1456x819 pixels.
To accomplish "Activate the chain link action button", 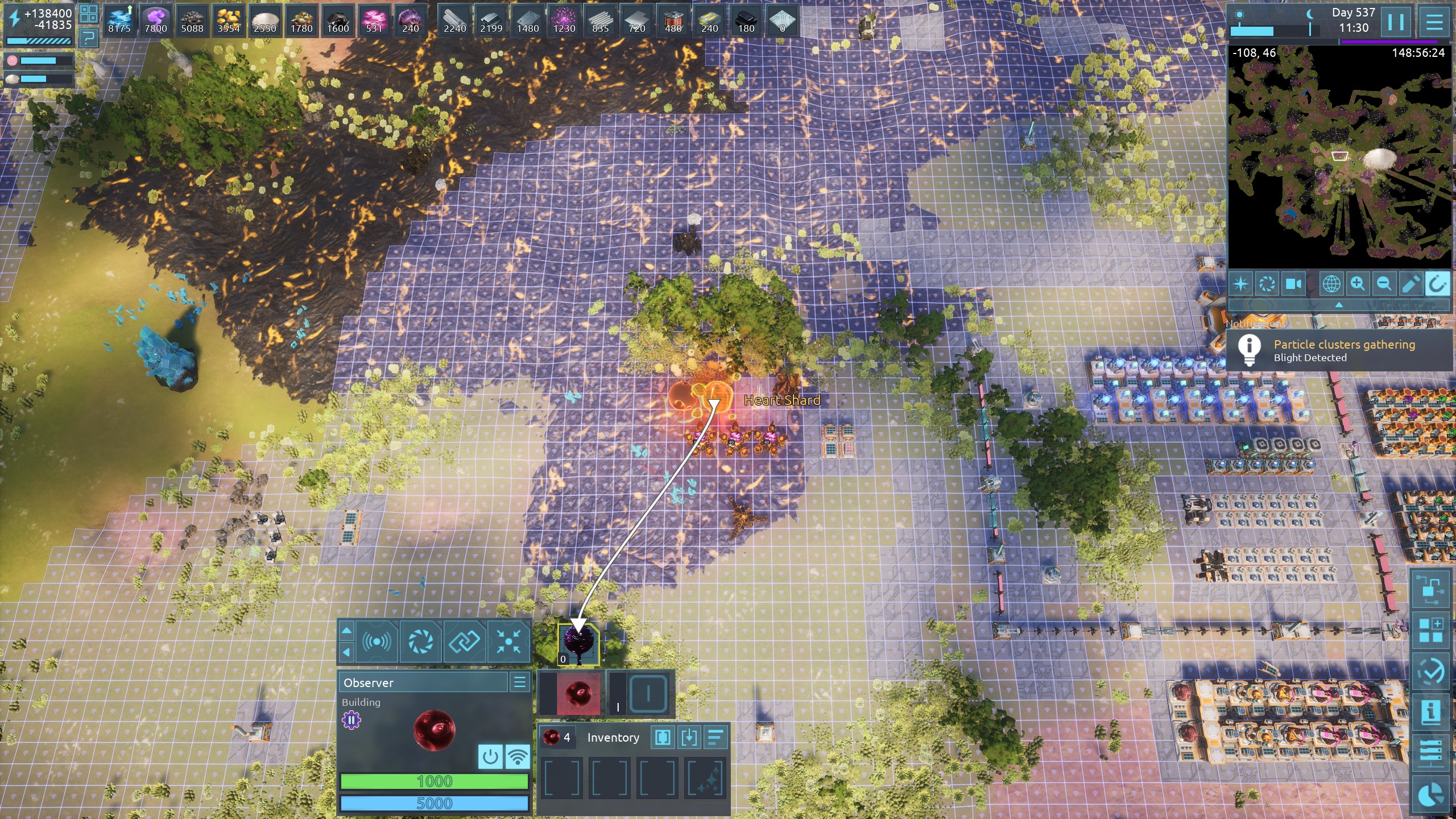I will click(x=465, y=642).
